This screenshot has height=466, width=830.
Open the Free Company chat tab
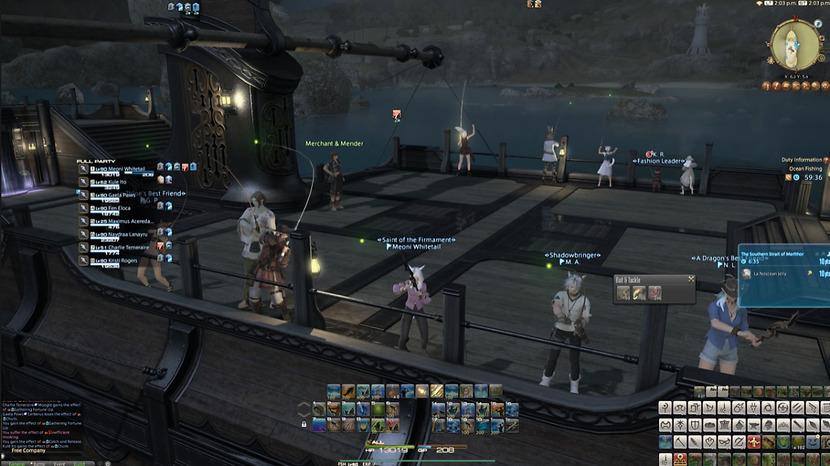pos(29,451)
